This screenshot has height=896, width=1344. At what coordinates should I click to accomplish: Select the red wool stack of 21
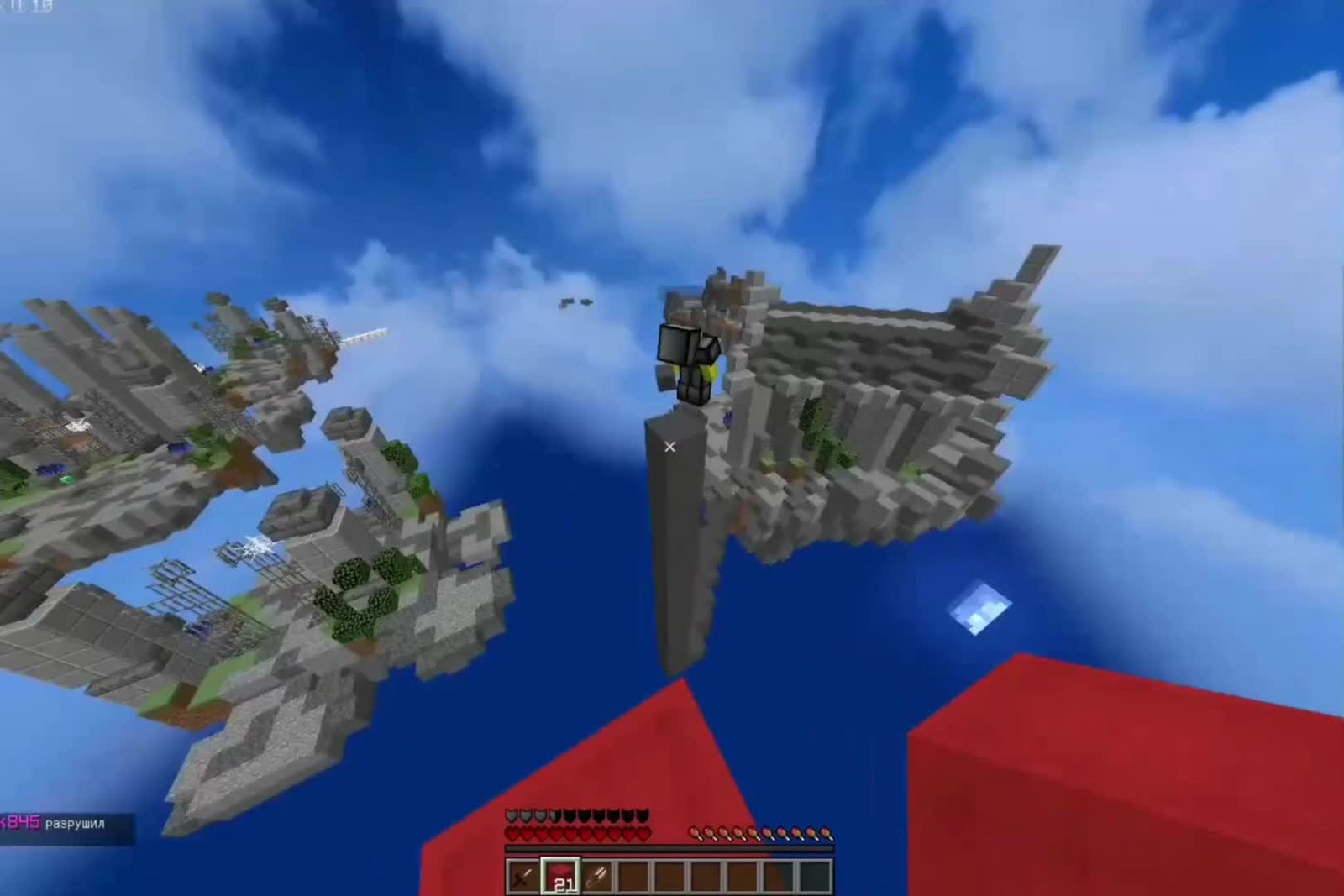(560, 878)
